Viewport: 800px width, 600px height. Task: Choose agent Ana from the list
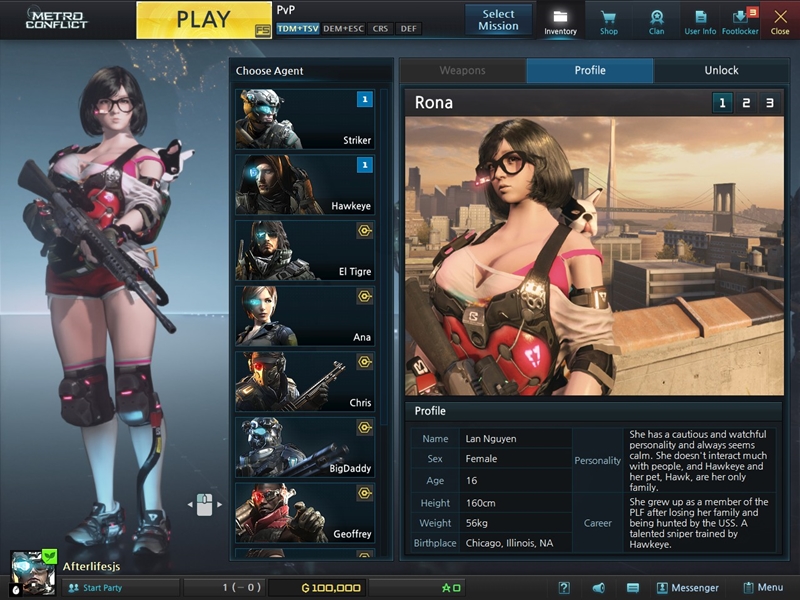click(x=304, y=316)
